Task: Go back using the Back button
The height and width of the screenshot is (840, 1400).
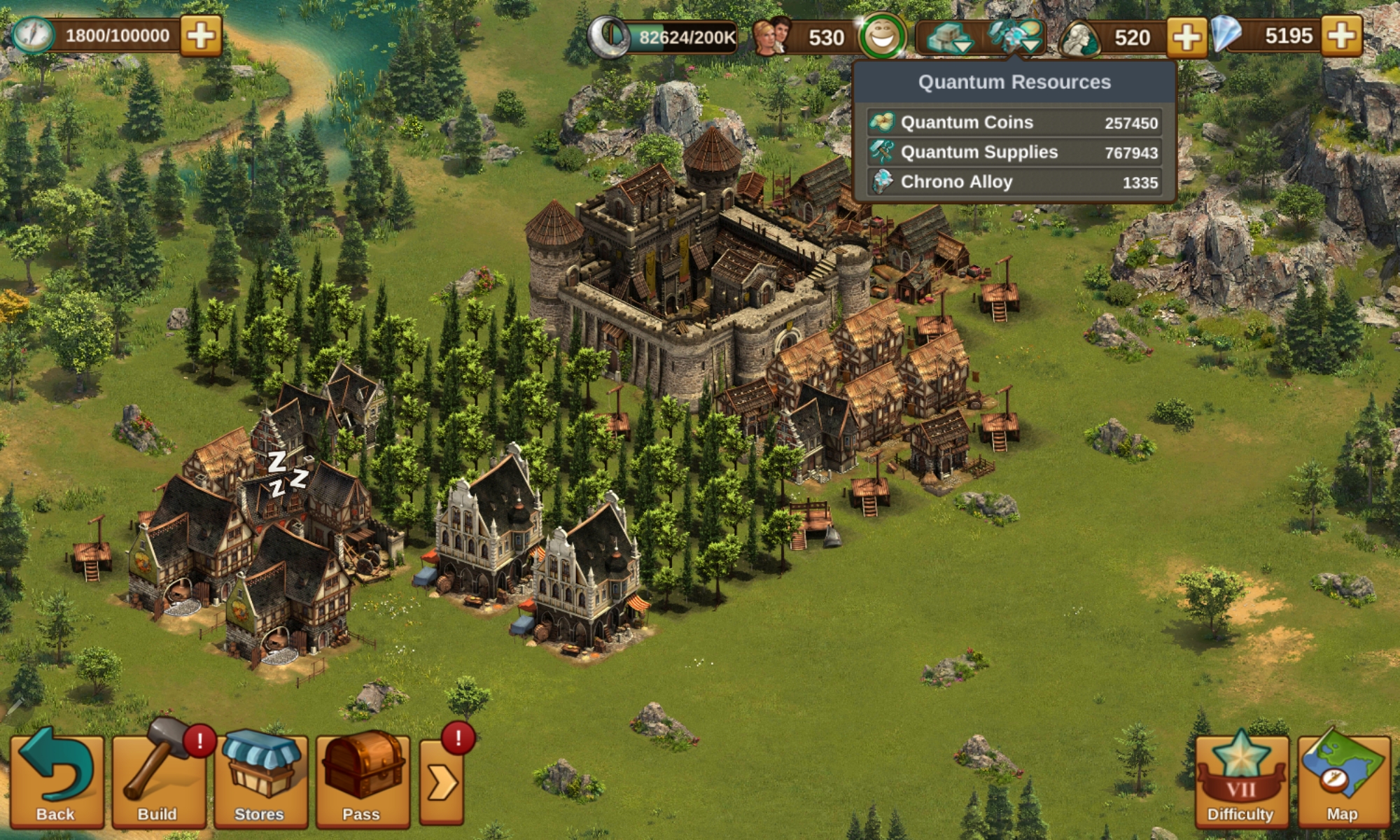Action: (56, 779)
